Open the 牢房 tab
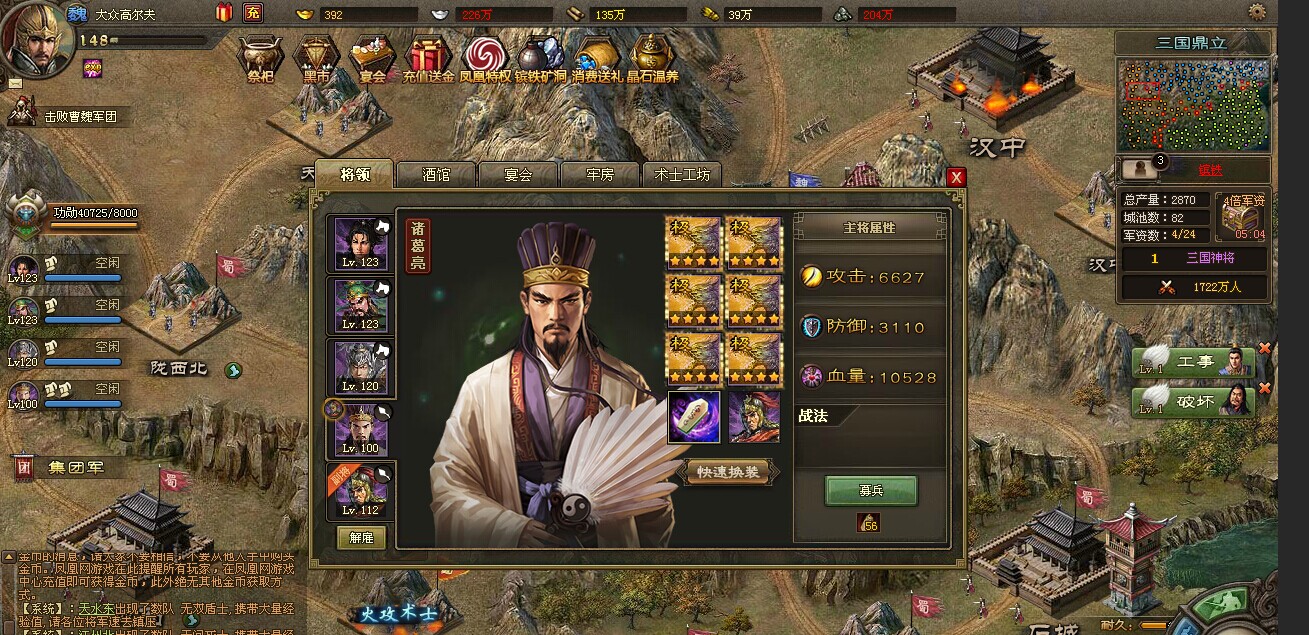Viewport: 1309px width, 635px height. click(599, 174)
